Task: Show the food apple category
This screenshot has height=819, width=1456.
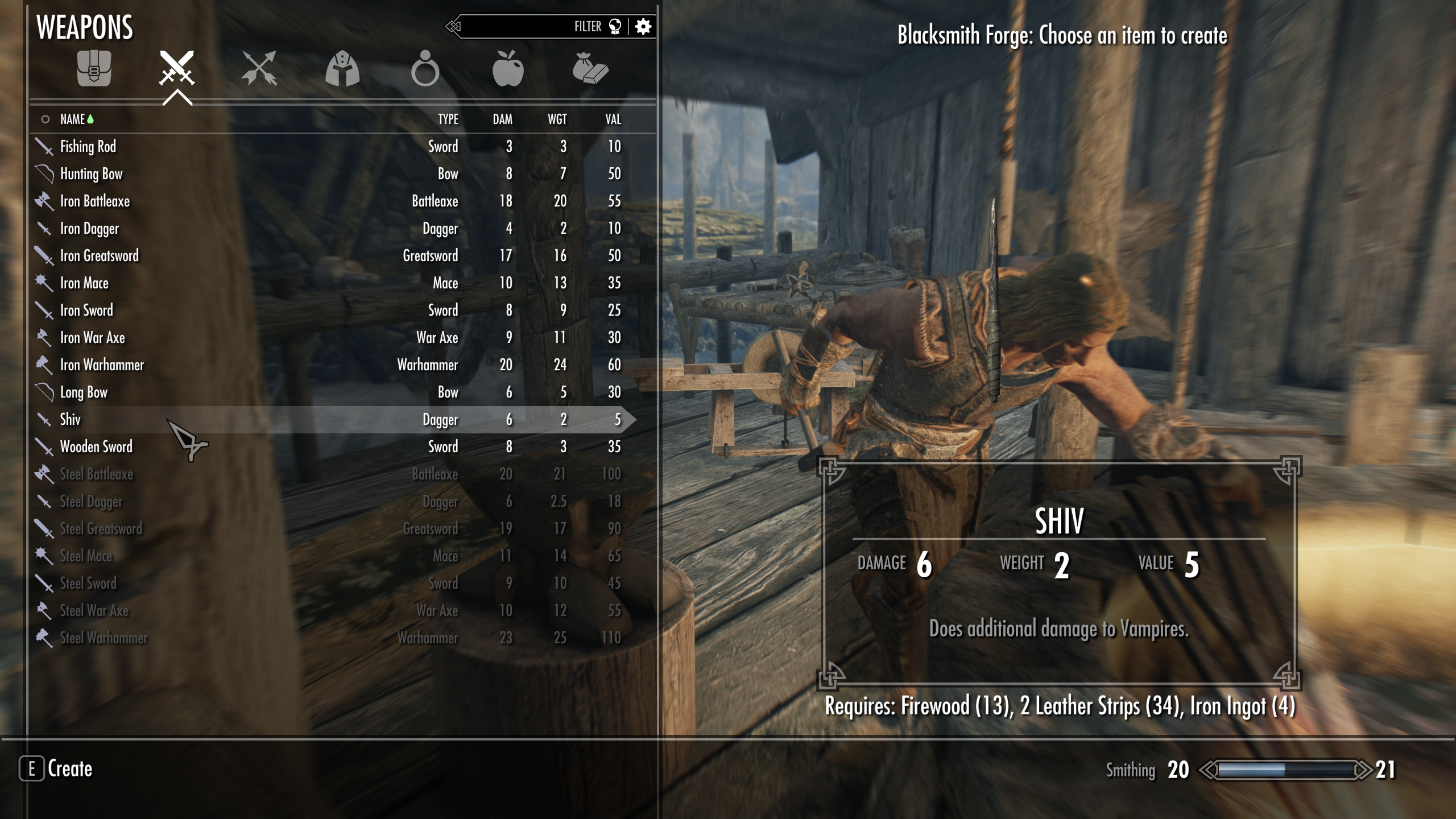Action: [507, 69]
